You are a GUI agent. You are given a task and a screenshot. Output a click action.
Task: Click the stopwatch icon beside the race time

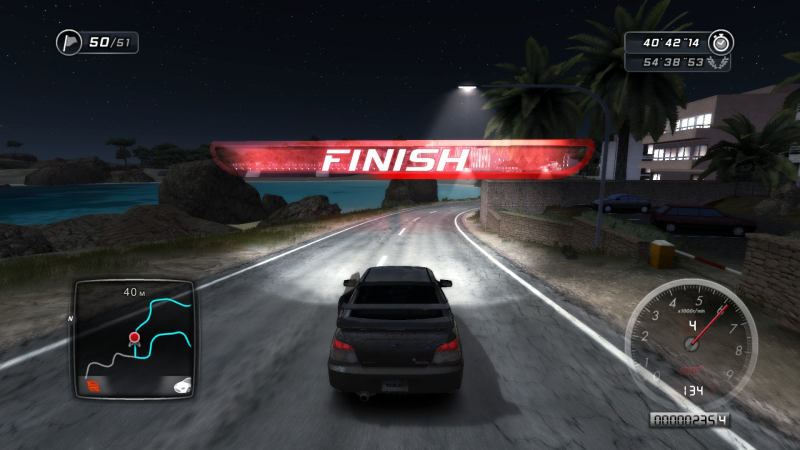click(x=720, y=42)
